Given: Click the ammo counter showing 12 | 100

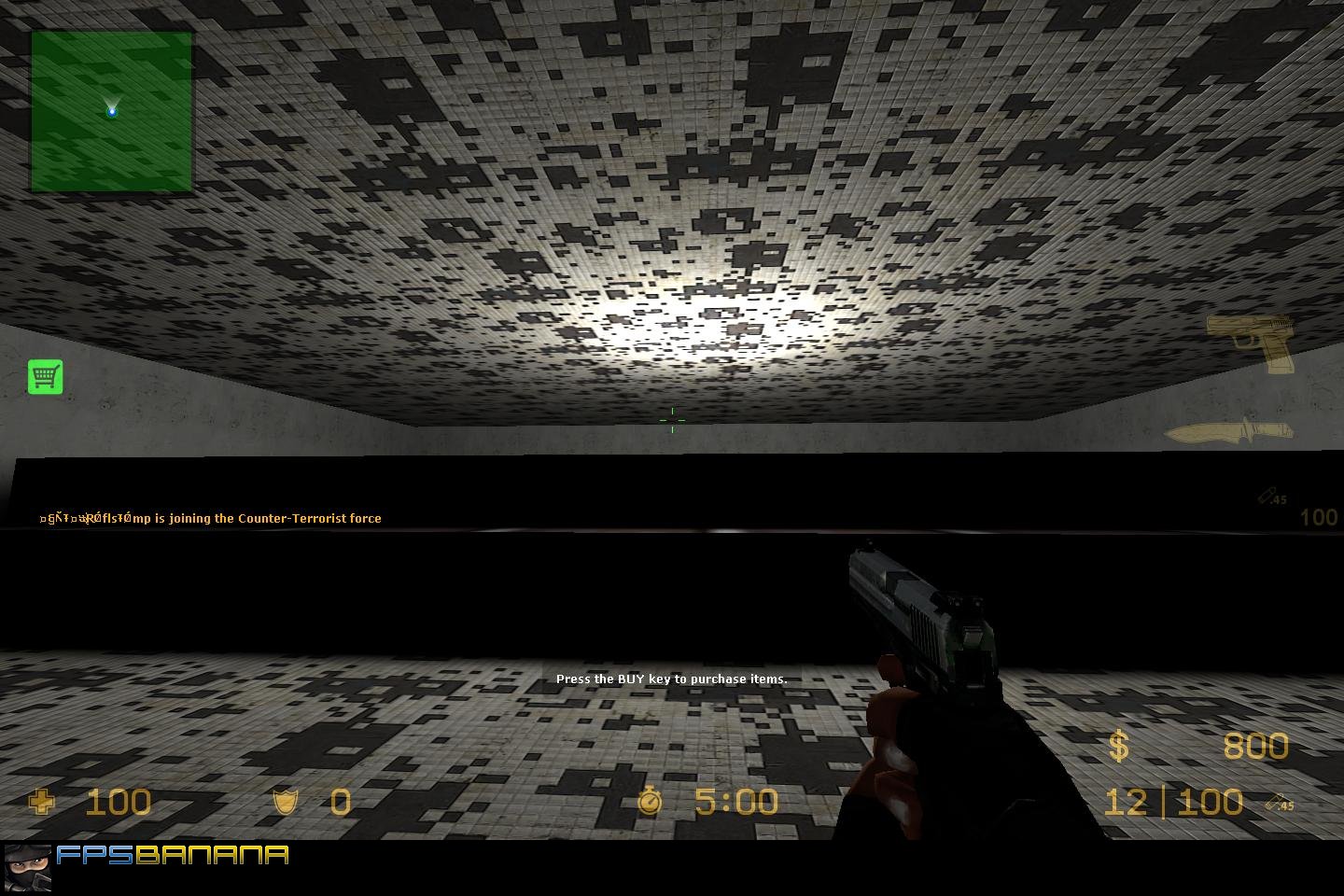Looking at the screenshot, I should tap(1173, 801).
